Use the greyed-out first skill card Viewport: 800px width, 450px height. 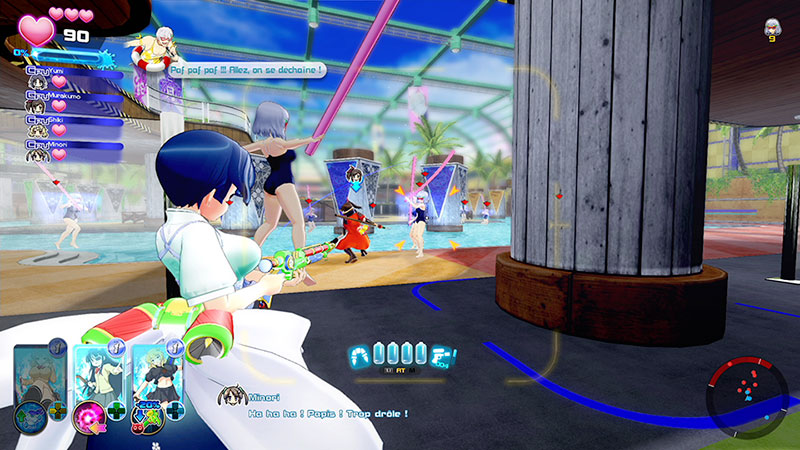click(x=38, y=380)
